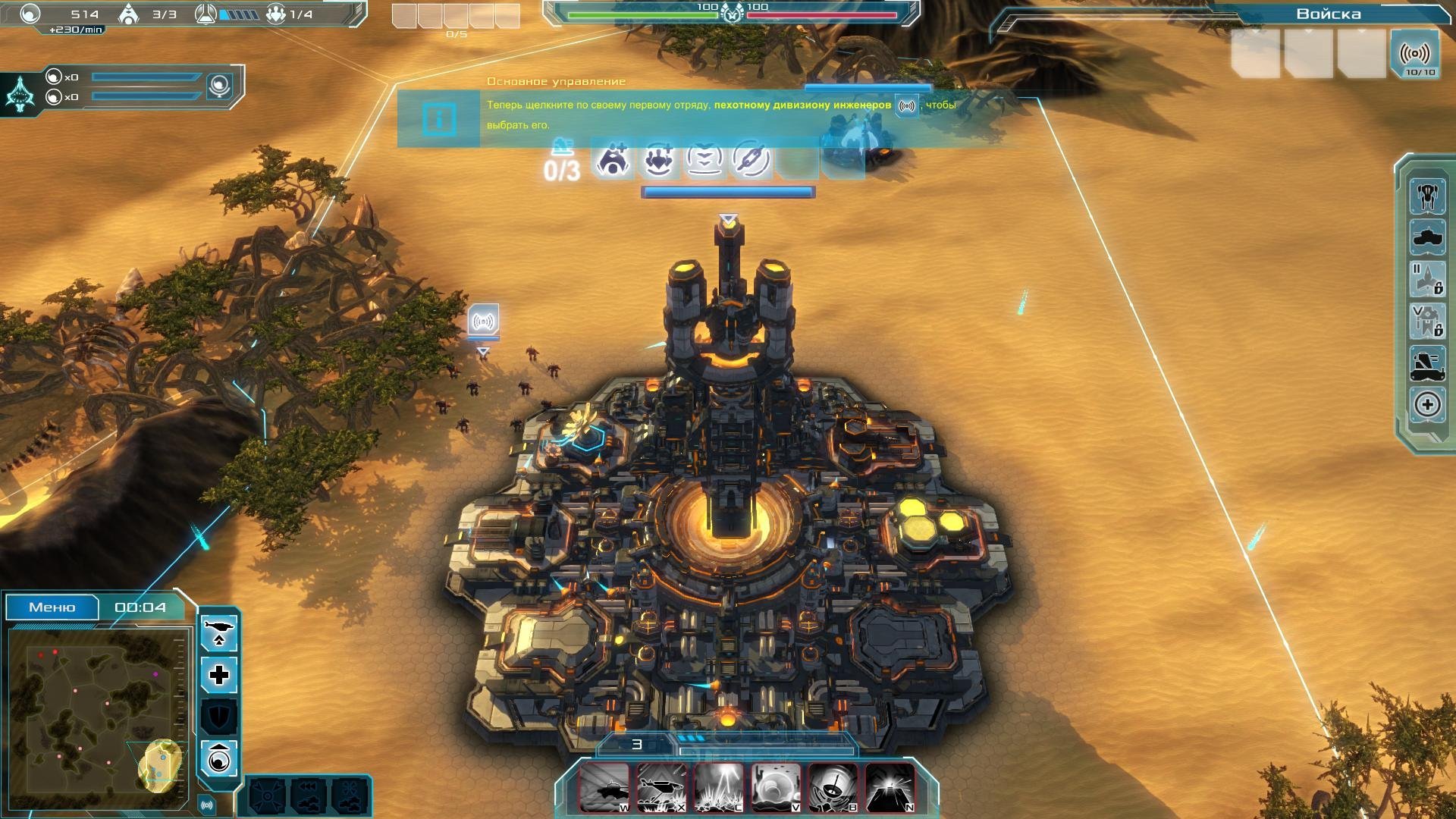1456x819 pixels.
Task: Open the Меню button
Action: [x=52, y=607]
